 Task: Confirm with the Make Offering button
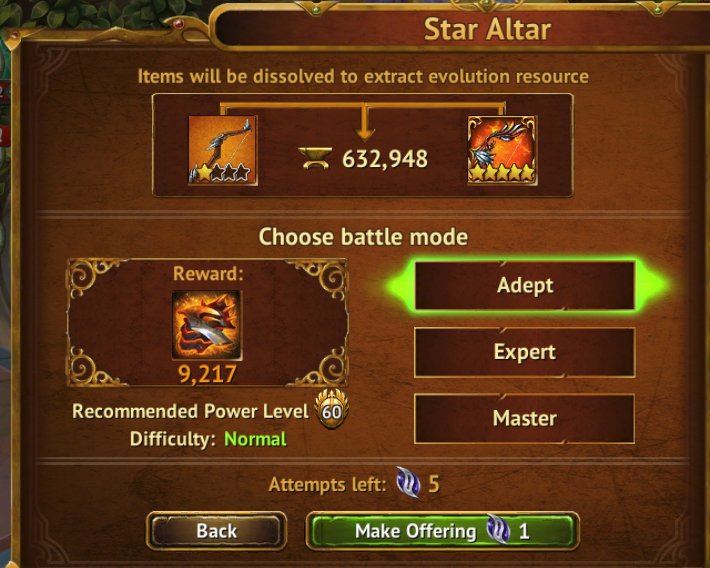[x=442, y=531]
